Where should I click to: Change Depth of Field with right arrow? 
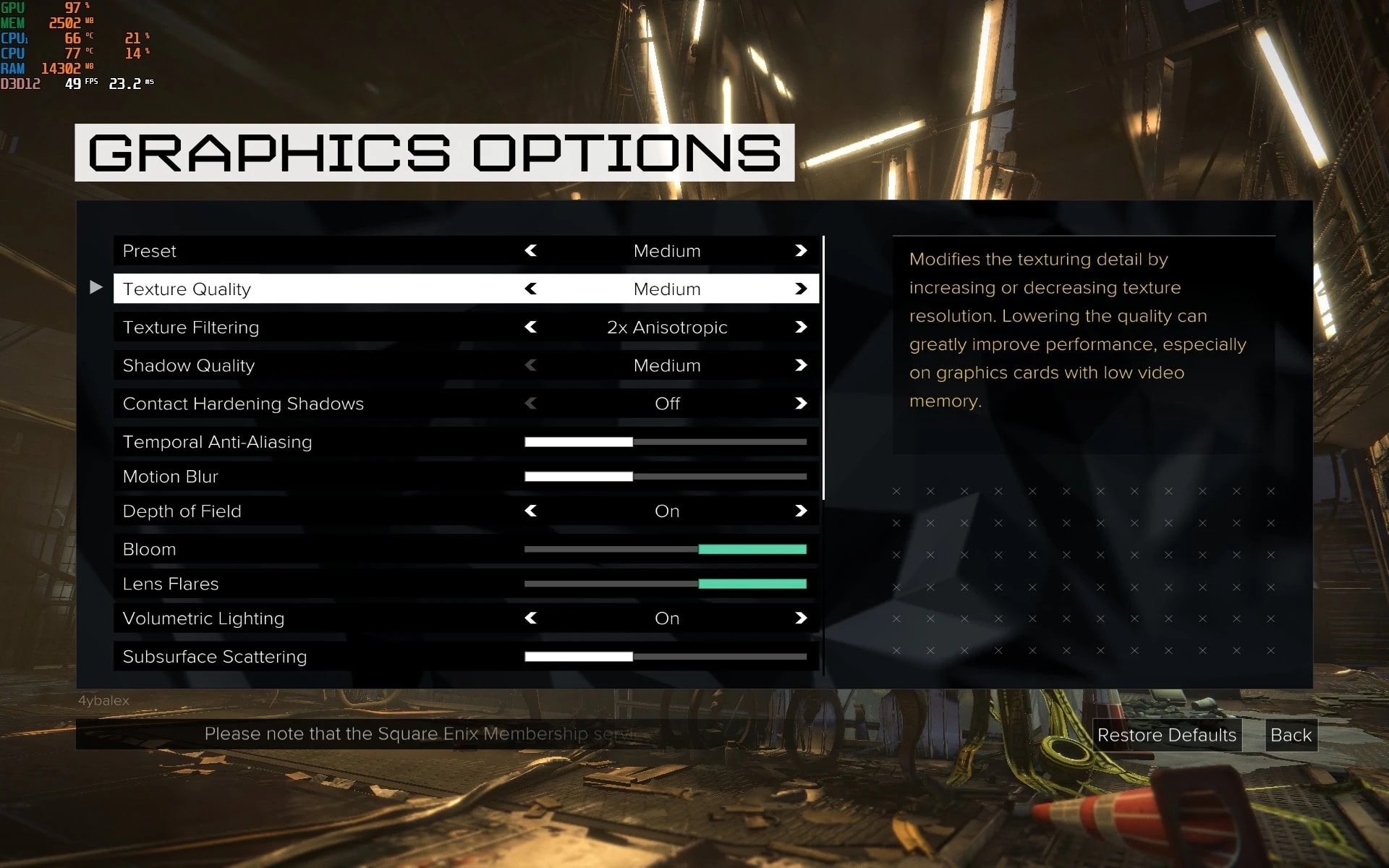click(x=800, y=511)
